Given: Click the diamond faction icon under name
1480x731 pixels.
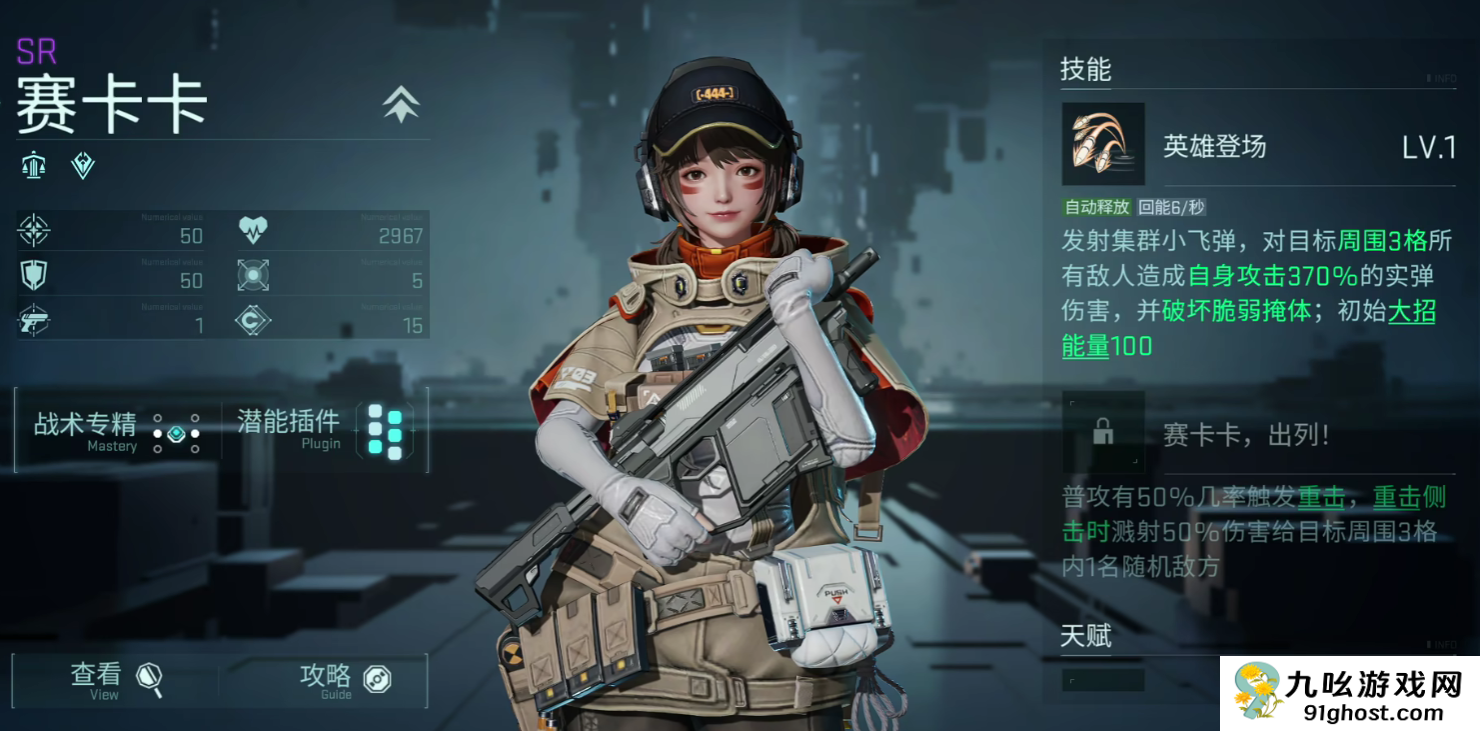Looking at the screenshot, I should (83, 166).
